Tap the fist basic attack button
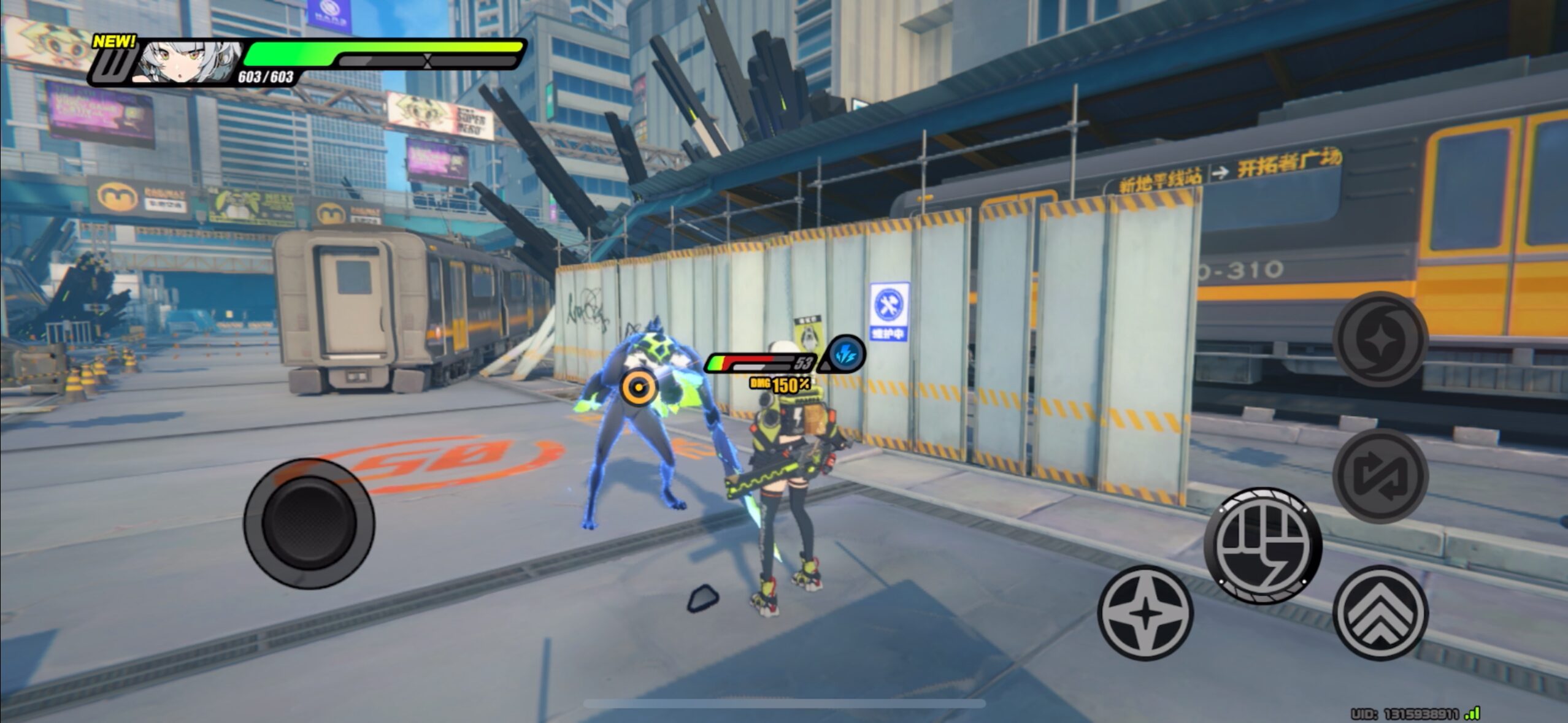The height and width of the screenshot is (723, 1568). click(x=1262, y=545)
